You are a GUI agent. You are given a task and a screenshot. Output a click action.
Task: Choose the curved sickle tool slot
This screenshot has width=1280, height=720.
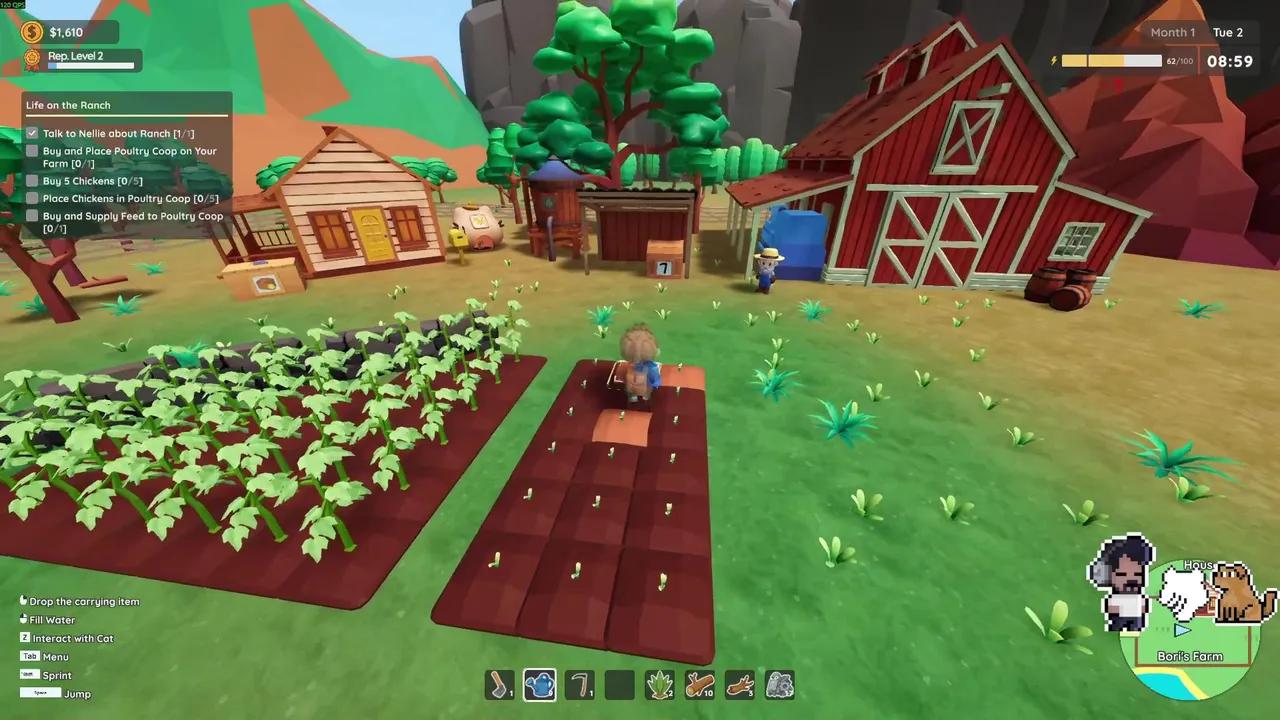580,685
